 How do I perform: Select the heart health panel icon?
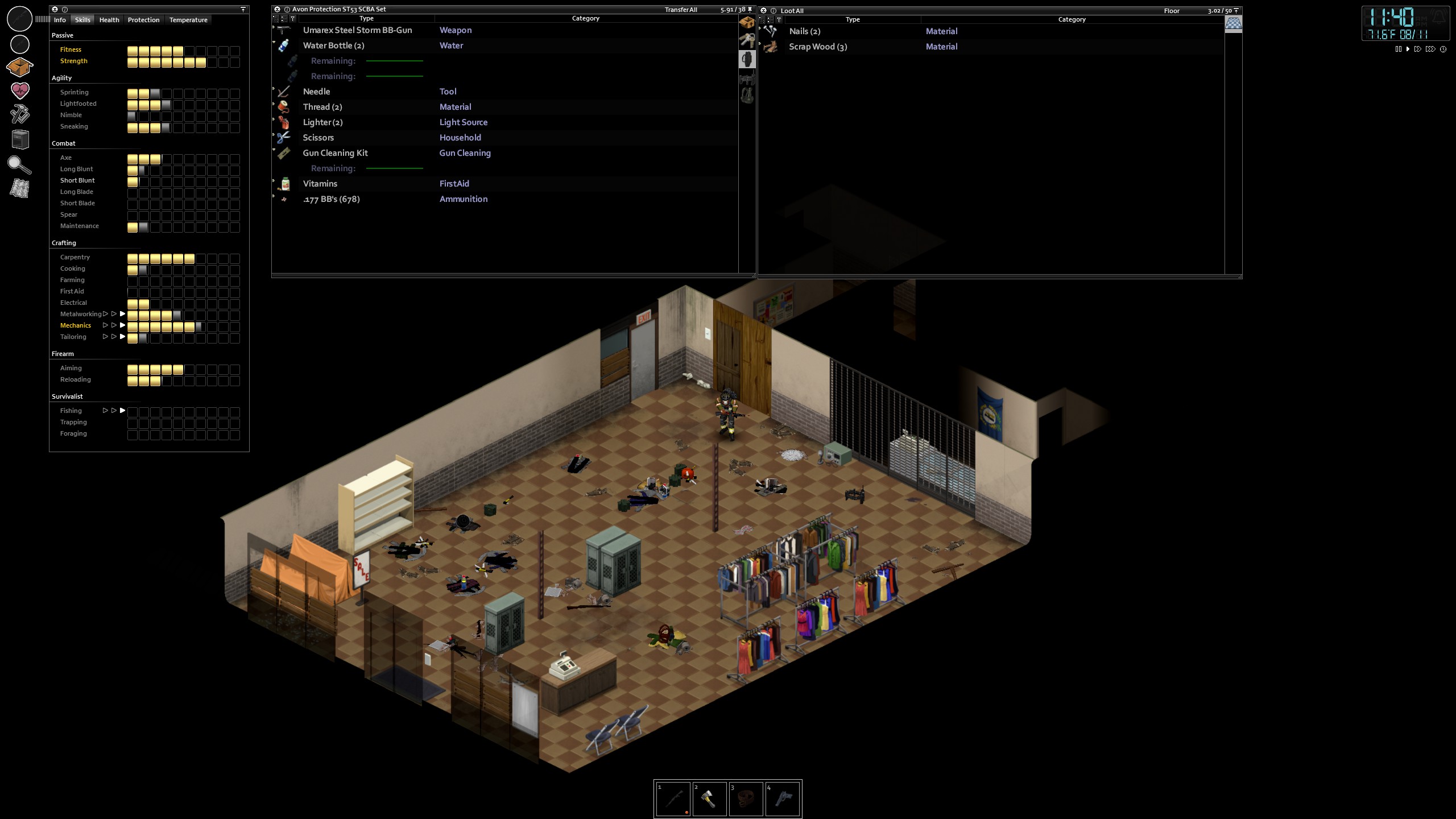[x=20, y=90]
